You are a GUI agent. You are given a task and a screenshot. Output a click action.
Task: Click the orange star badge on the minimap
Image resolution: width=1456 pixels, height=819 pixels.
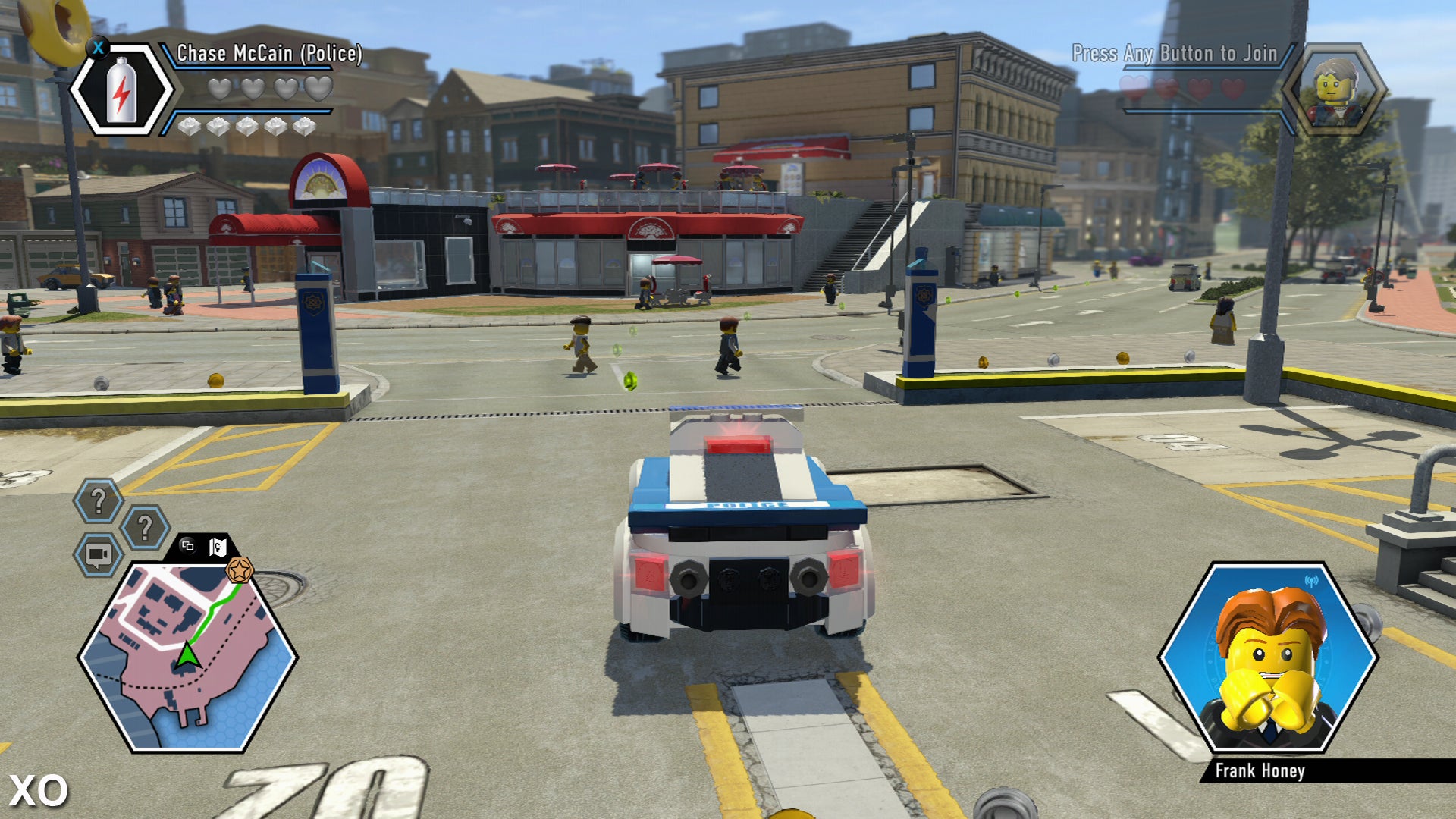(x=240, y=570)
